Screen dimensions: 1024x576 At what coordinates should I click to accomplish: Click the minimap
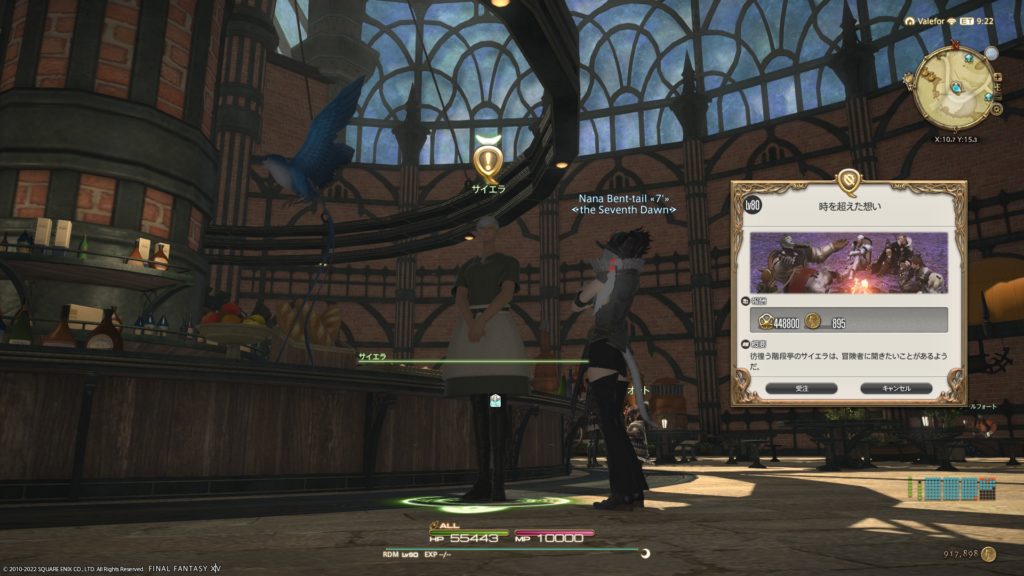click(x=952, y=85)
